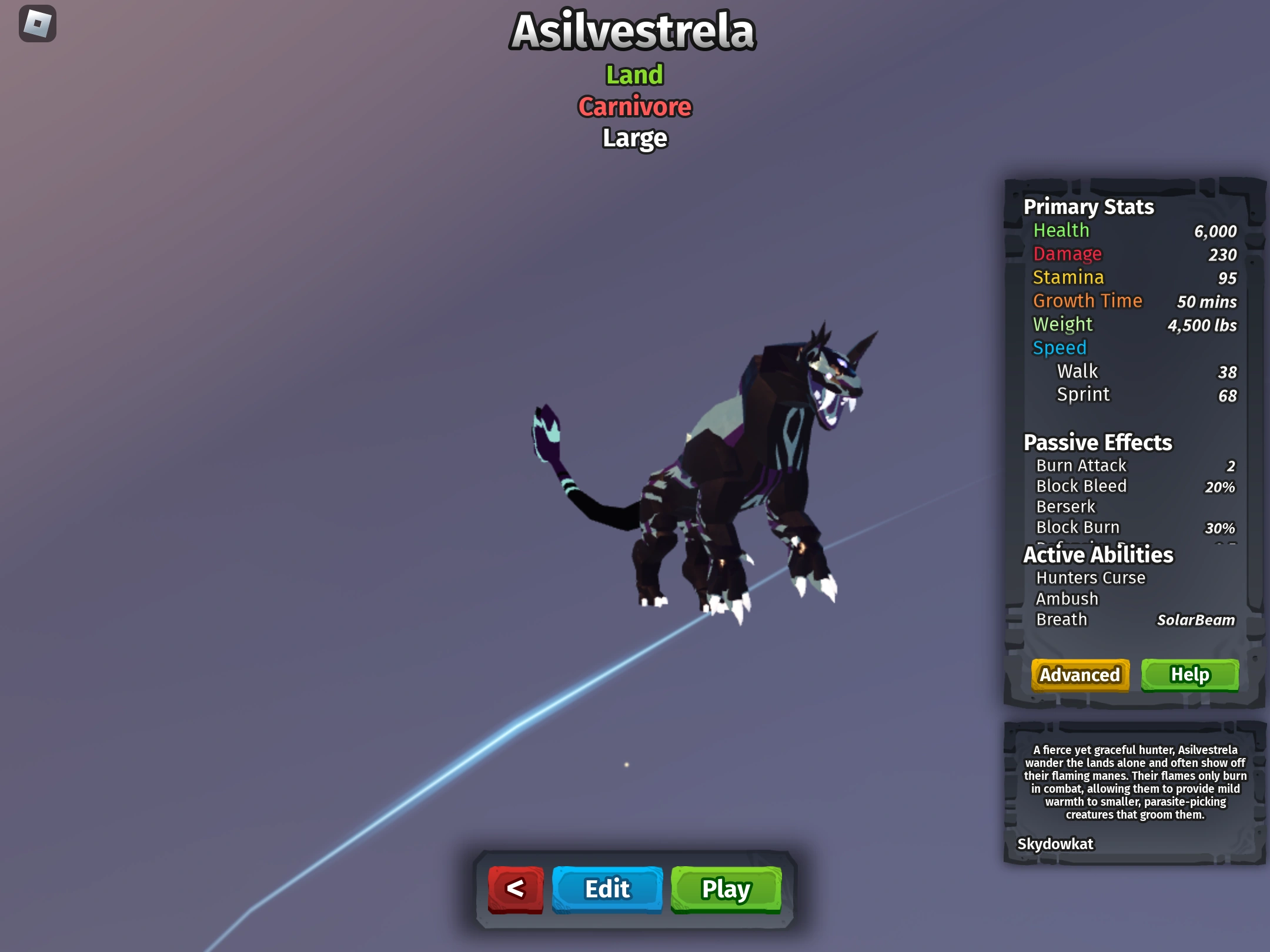
Task: Click the Roblox logo in the corner
Action: tap(36, 24)
